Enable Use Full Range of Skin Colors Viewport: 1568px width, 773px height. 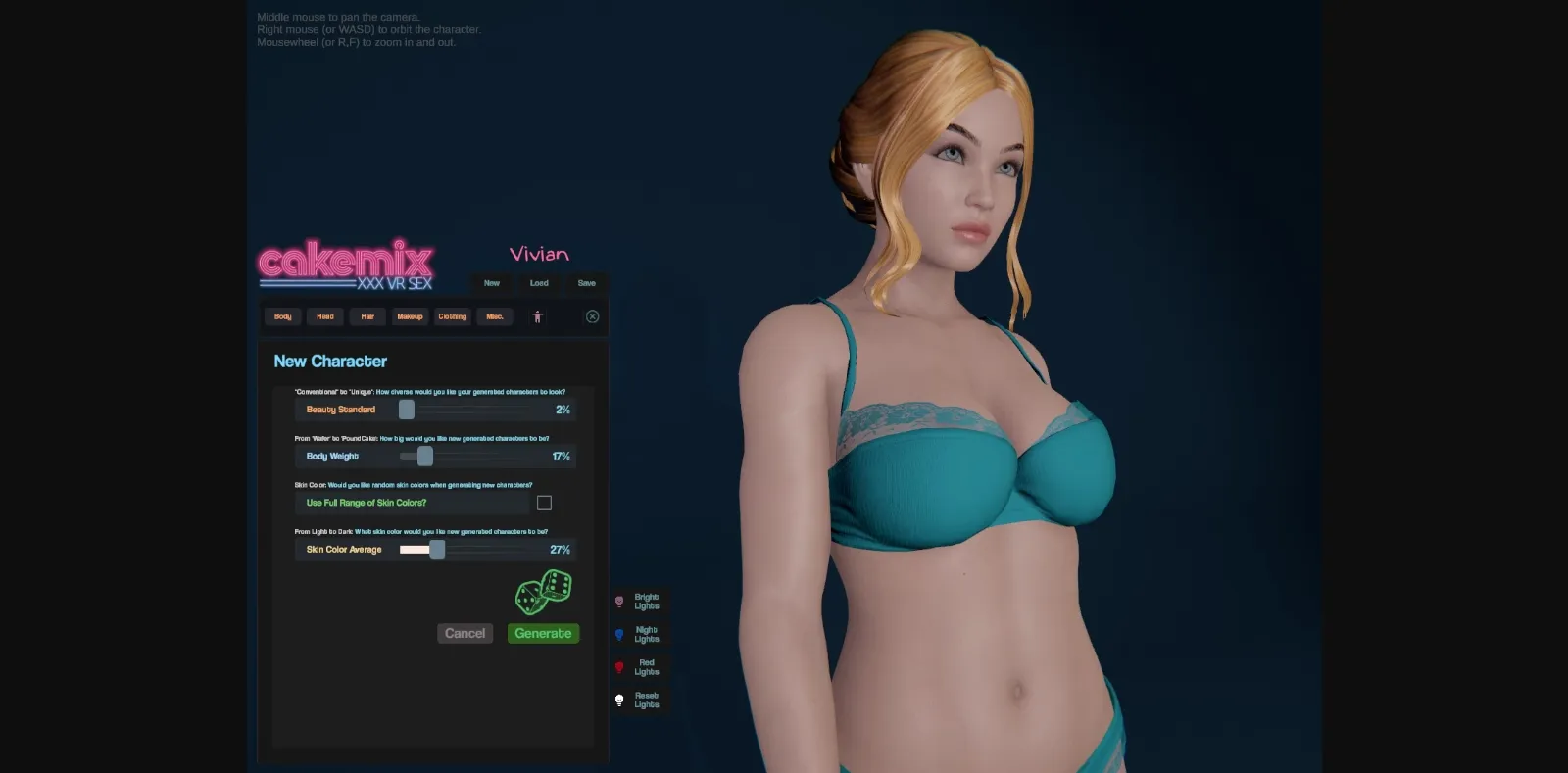coord(545,502)
